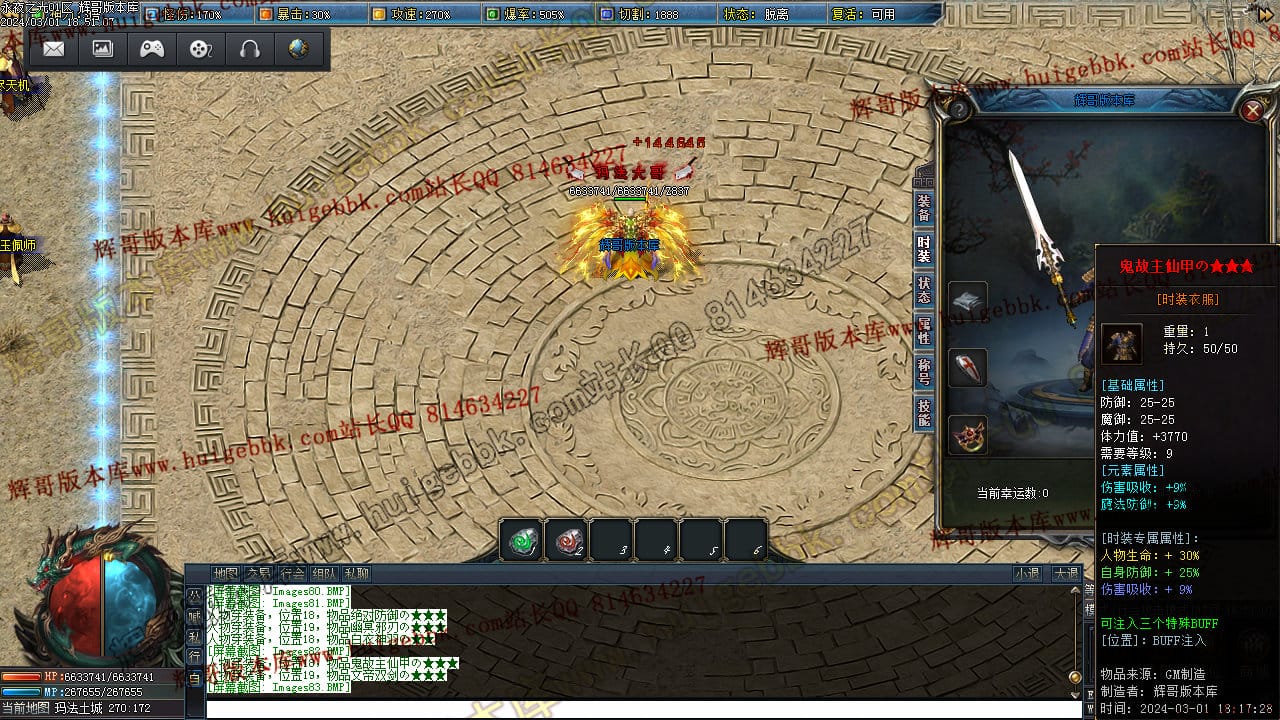1280x720 pixels.
Task: Open the gamepad icon menu
Action: (152, 49)
